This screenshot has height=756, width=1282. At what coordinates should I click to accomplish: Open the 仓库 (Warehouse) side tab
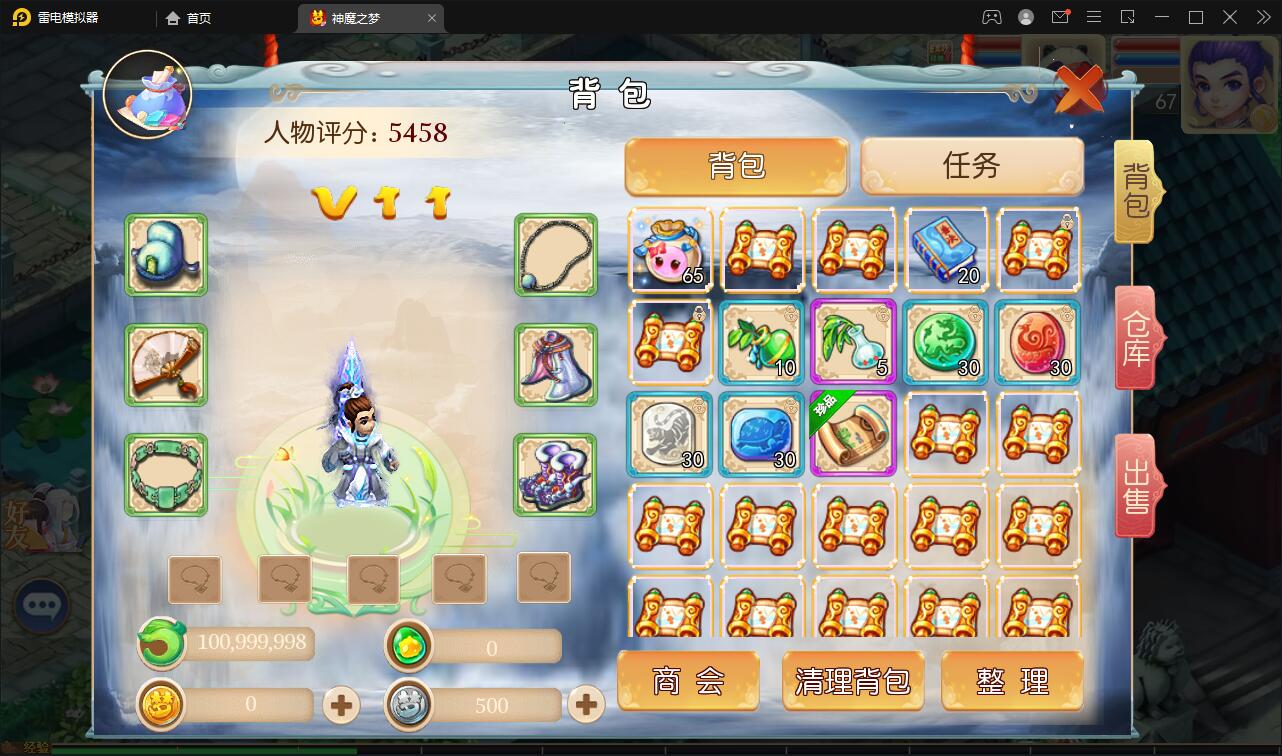point(1135,337)
